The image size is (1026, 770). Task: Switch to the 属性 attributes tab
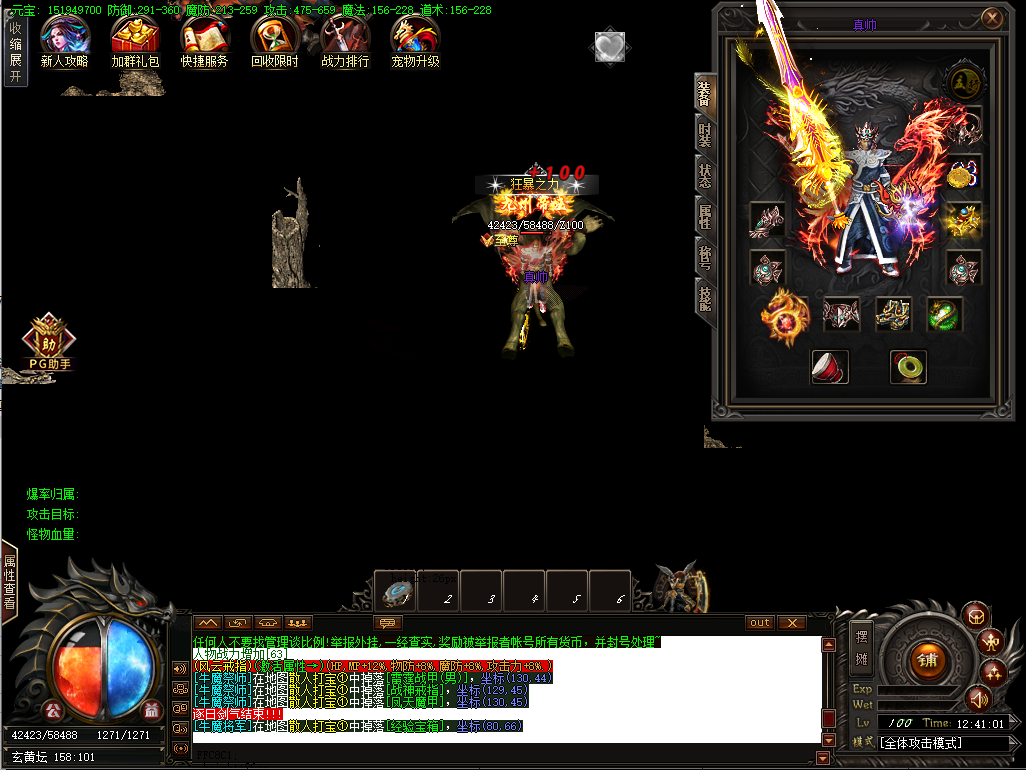pos(705,214)
